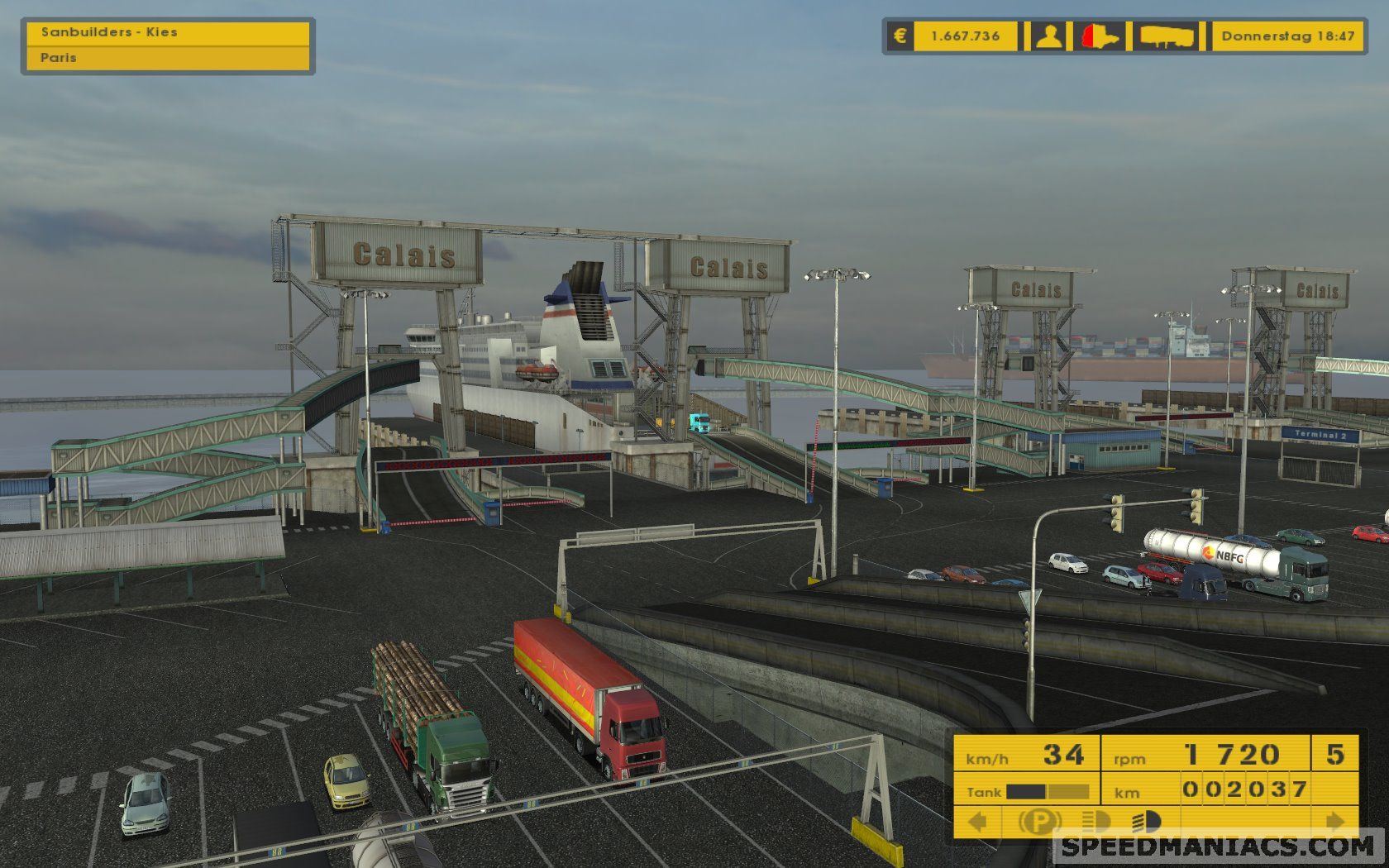1389x868 pixels.
Task: Open the trailer status icon
Action: 1167,36
